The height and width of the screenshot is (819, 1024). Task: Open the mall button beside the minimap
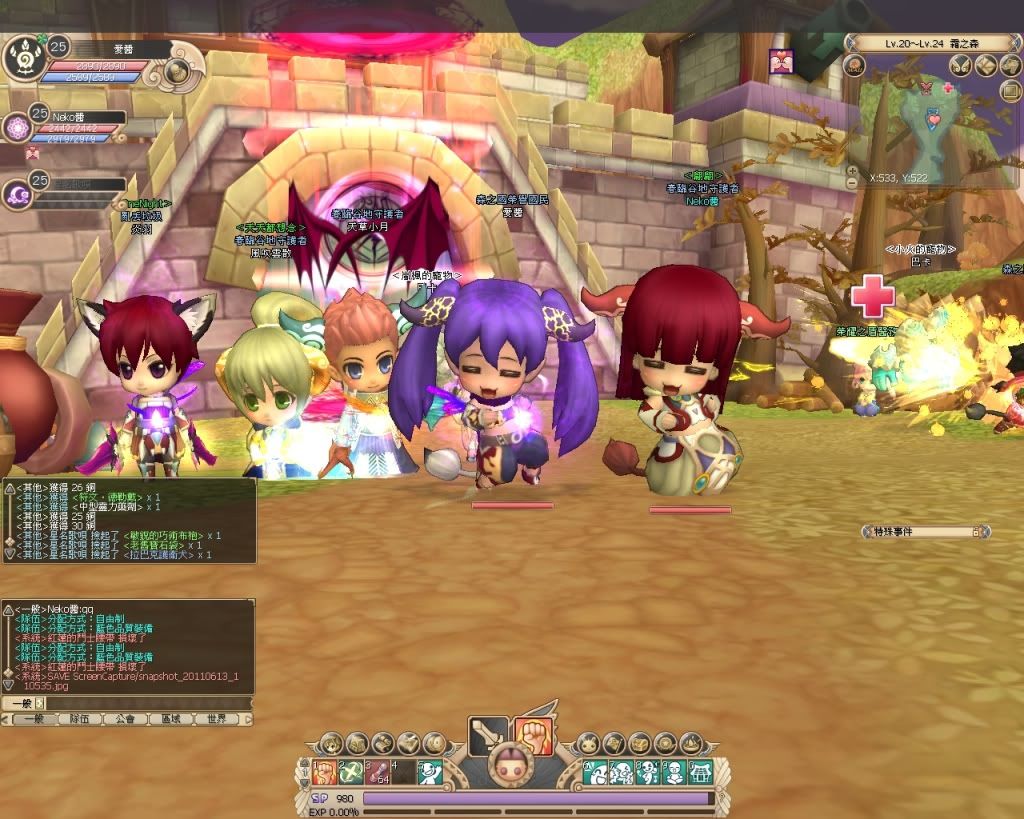(x=853, y=66)
